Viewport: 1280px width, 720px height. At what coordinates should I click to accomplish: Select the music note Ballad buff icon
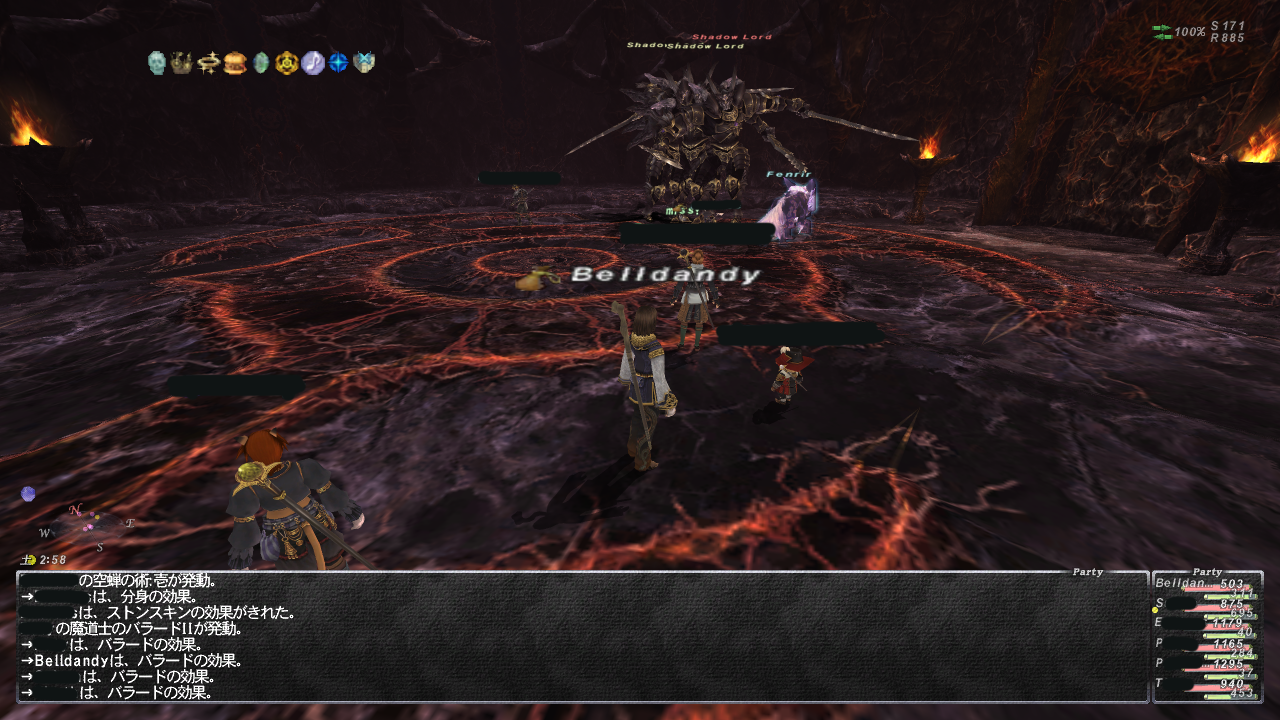pyautogui.click(x=313, y=63)
